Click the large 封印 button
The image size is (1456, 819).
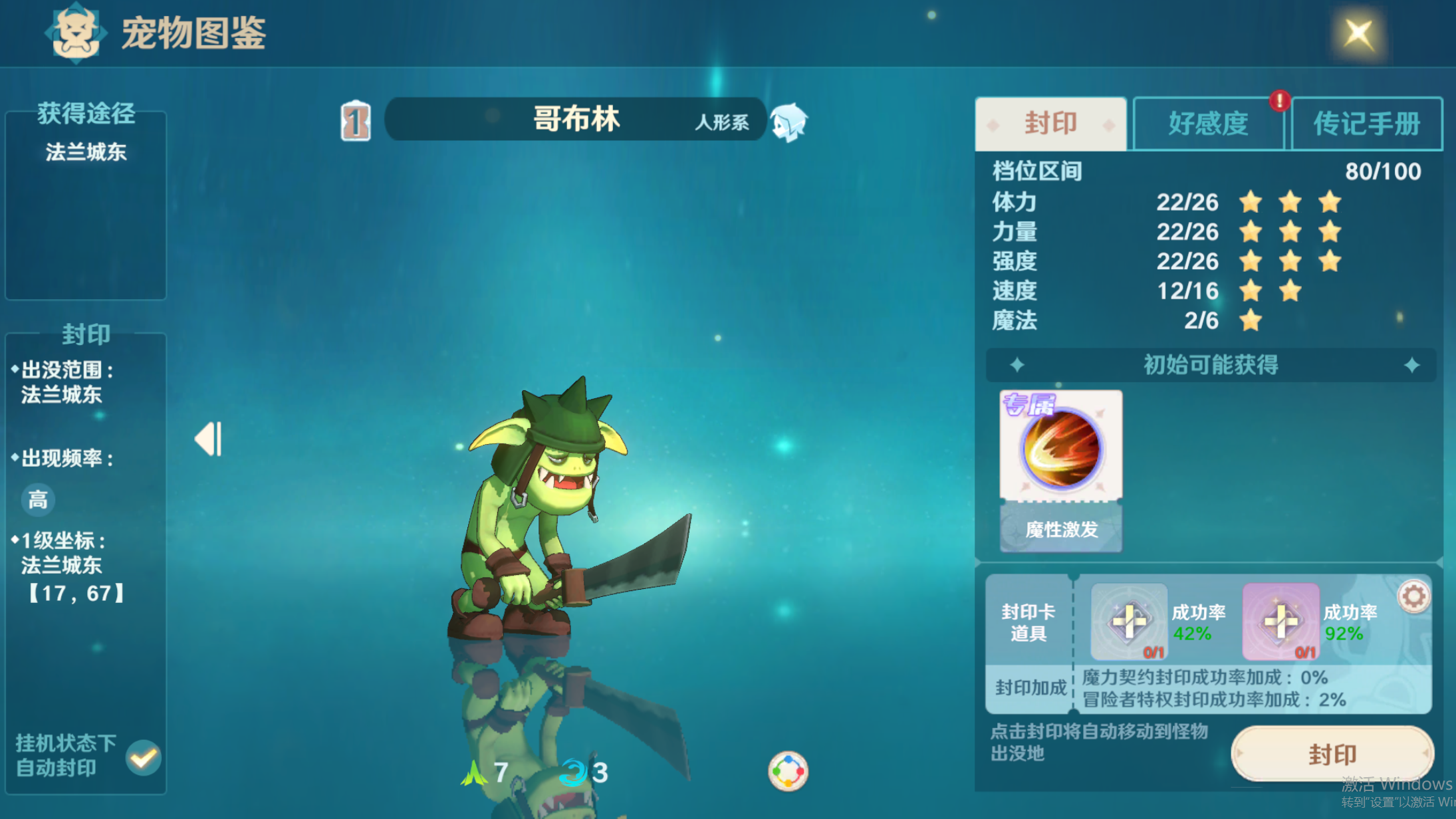pyautogui.click(x=1332, y=755)
